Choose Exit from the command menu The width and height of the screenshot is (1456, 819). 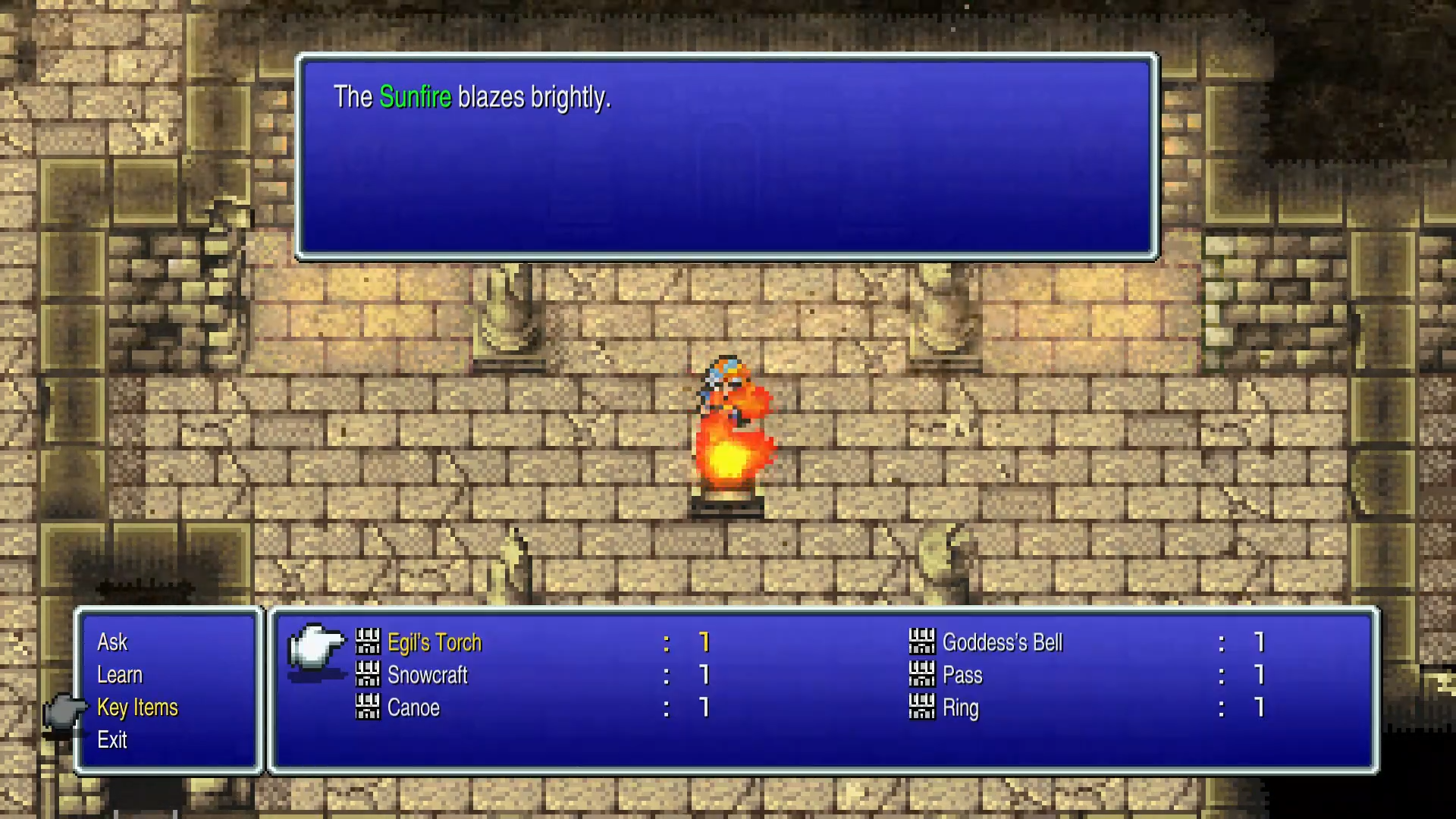pos(112,741)
